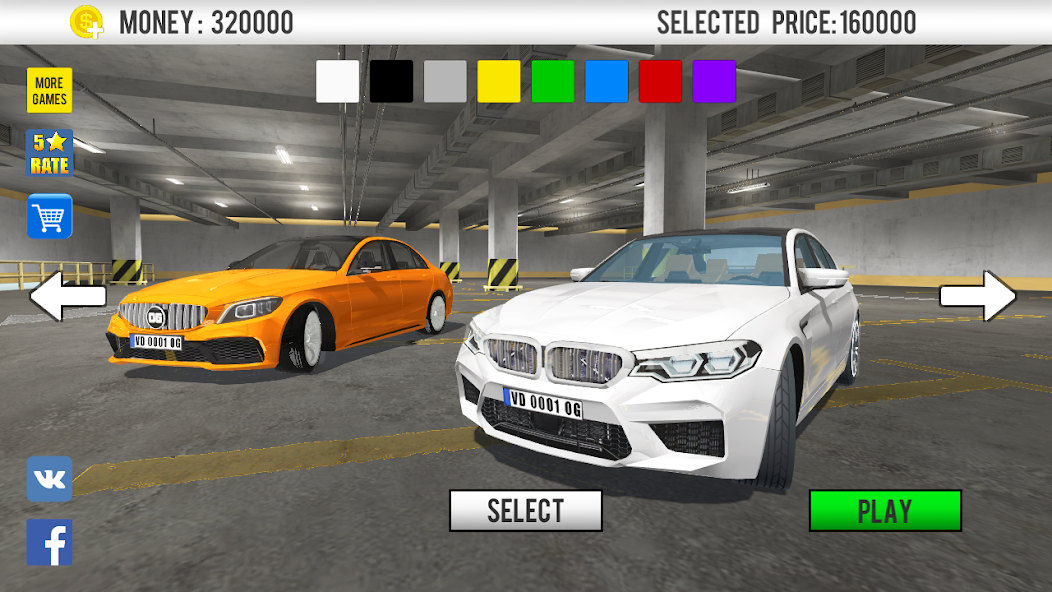
Task: Pick the black paint color swatch
Action: [391, 81]
